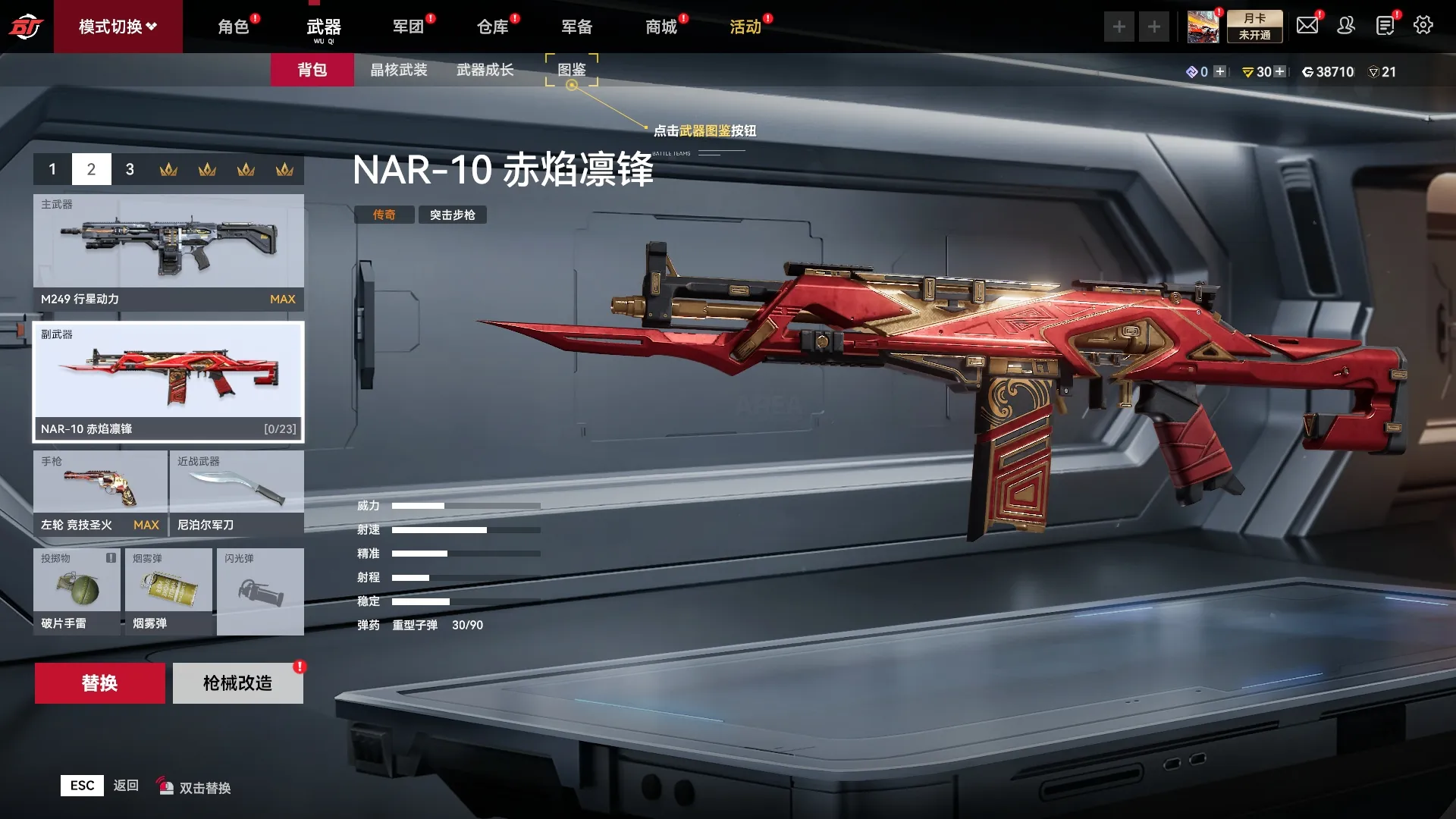Open the mail envelope icon
The image size is (1456, 819).
coord(1307,26)
